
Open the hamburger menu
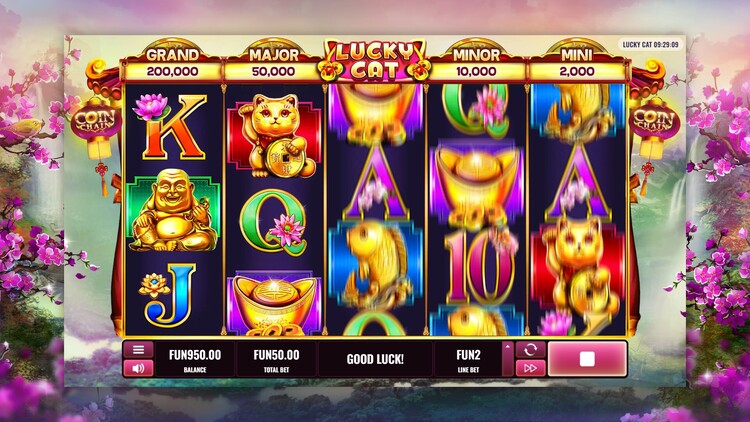tap(138, 350)
